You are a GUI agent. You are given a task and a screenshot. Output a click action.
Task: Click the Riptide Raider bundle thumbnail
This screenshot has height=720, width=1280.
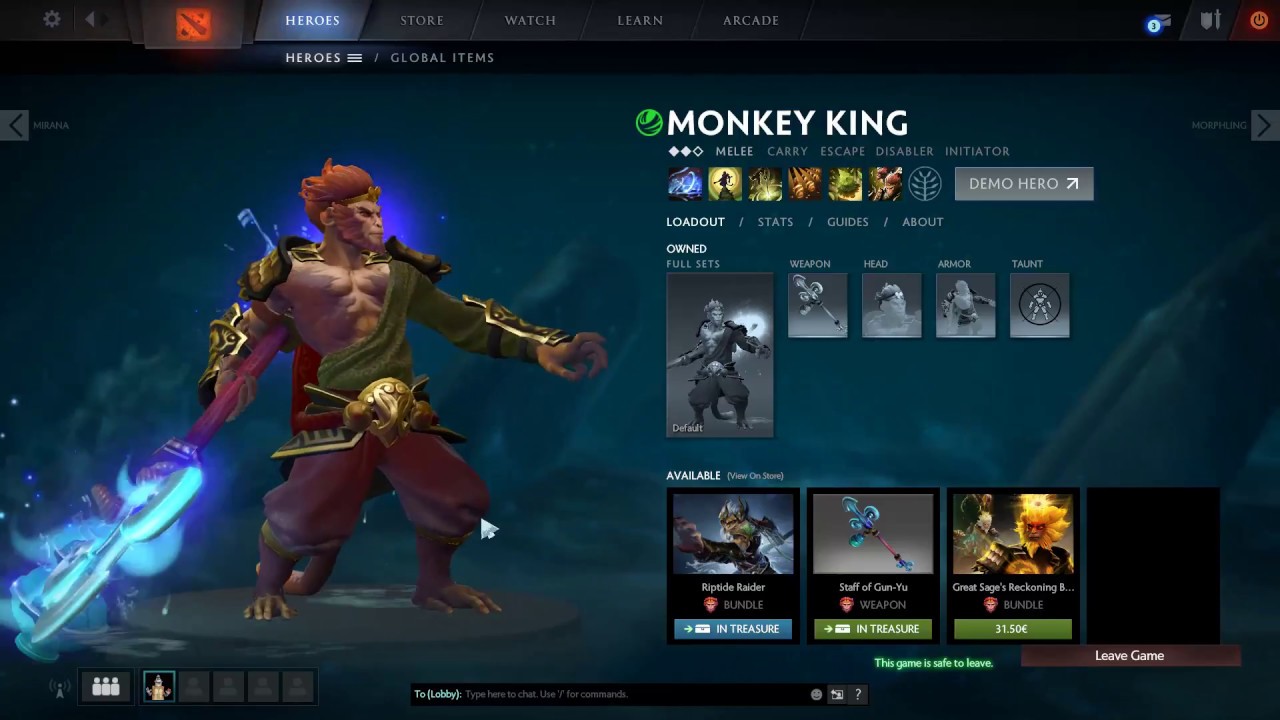point(733,534)
